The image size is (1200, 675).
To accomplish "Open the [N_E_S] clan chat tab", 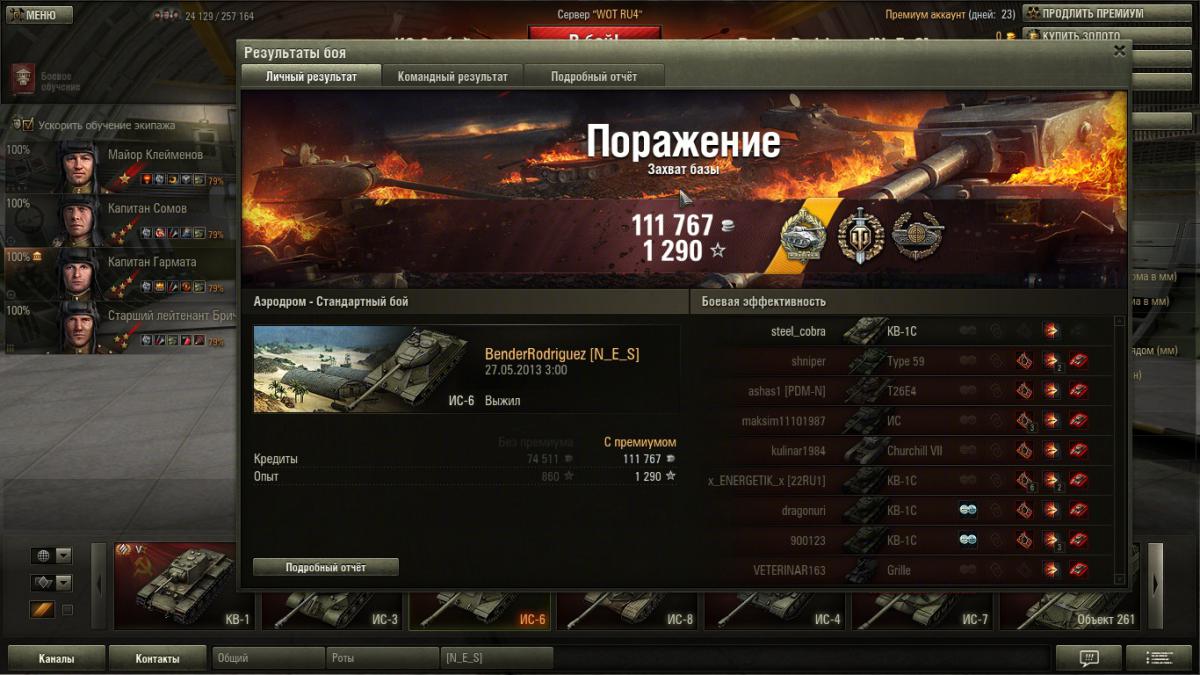I will pos(496,658).
